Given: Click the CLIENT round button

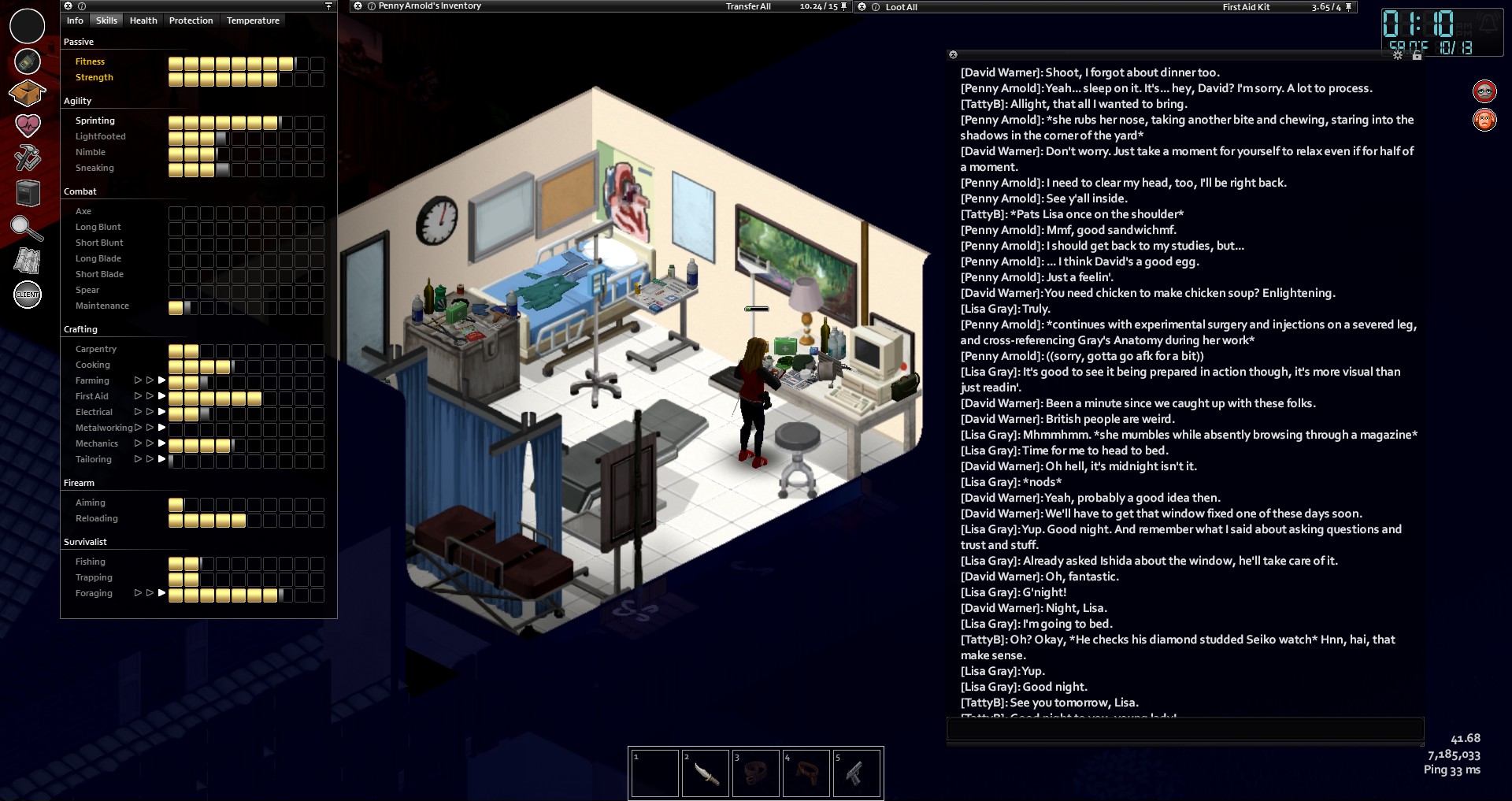Looking at the screenshot, I should coord(28,295).
